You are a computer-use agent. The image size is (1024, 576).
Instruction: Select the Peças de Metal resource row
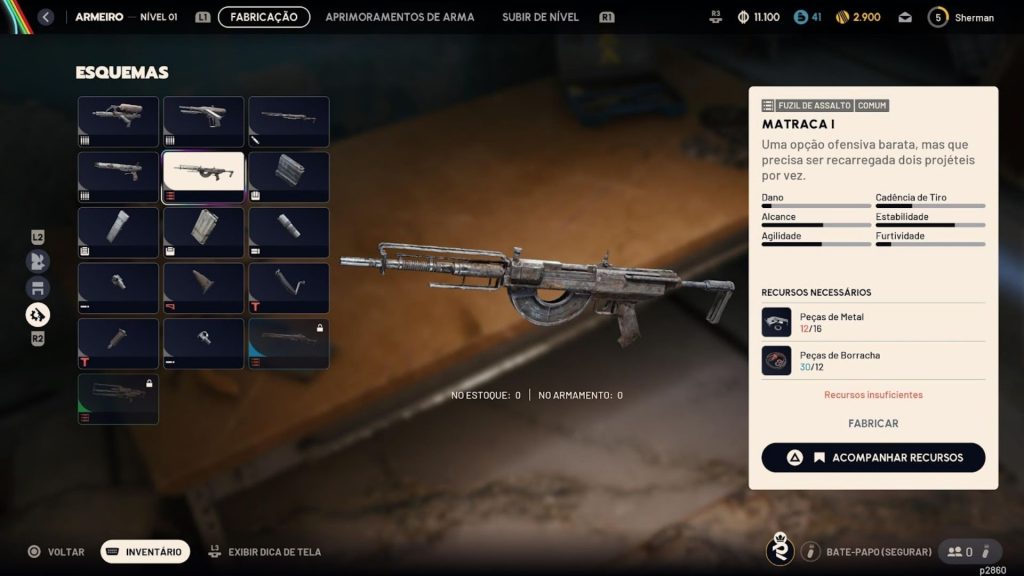pos(873,323)
